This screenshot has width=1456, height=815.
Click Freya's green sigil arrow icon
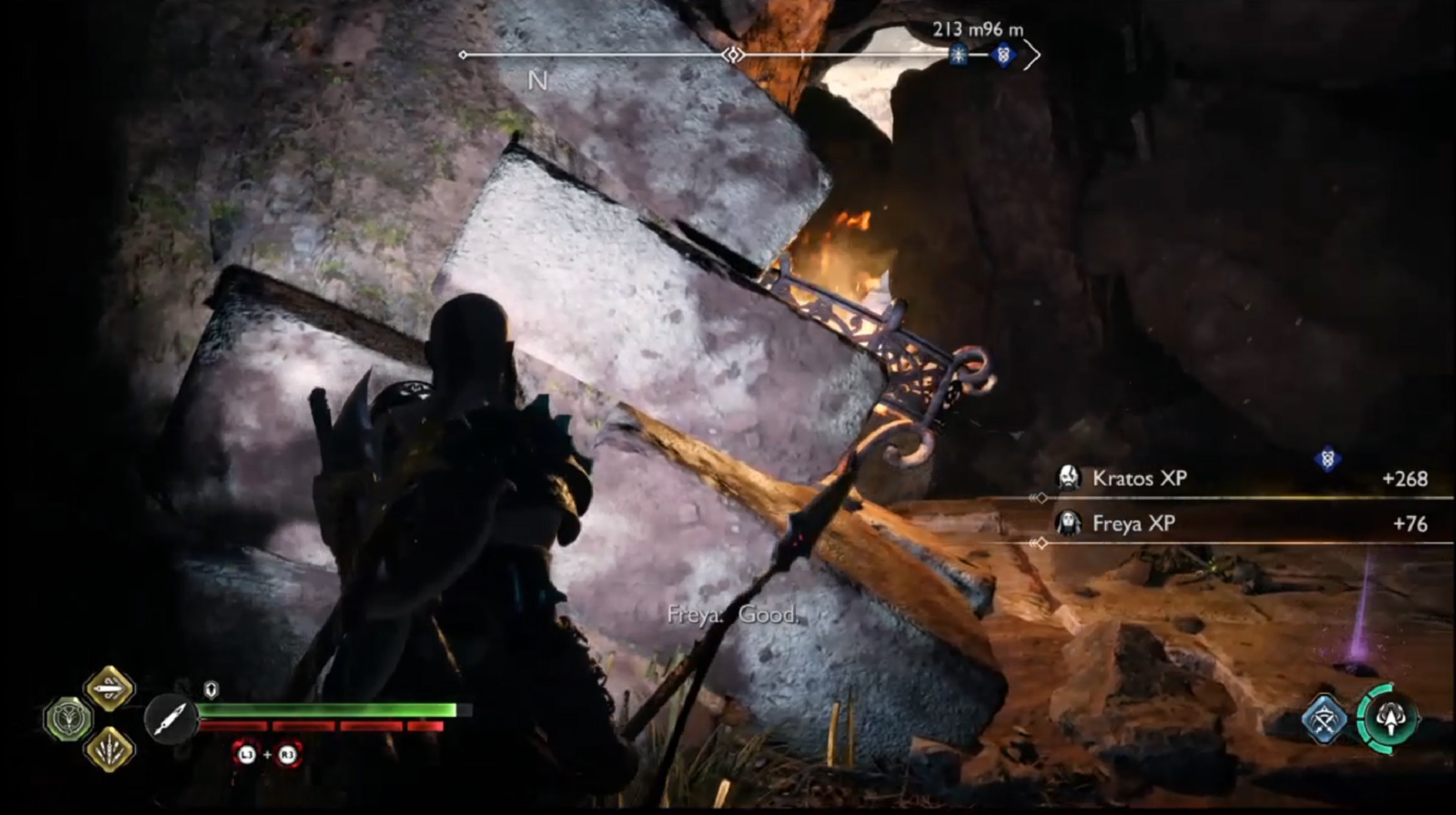pos(1389,719)
